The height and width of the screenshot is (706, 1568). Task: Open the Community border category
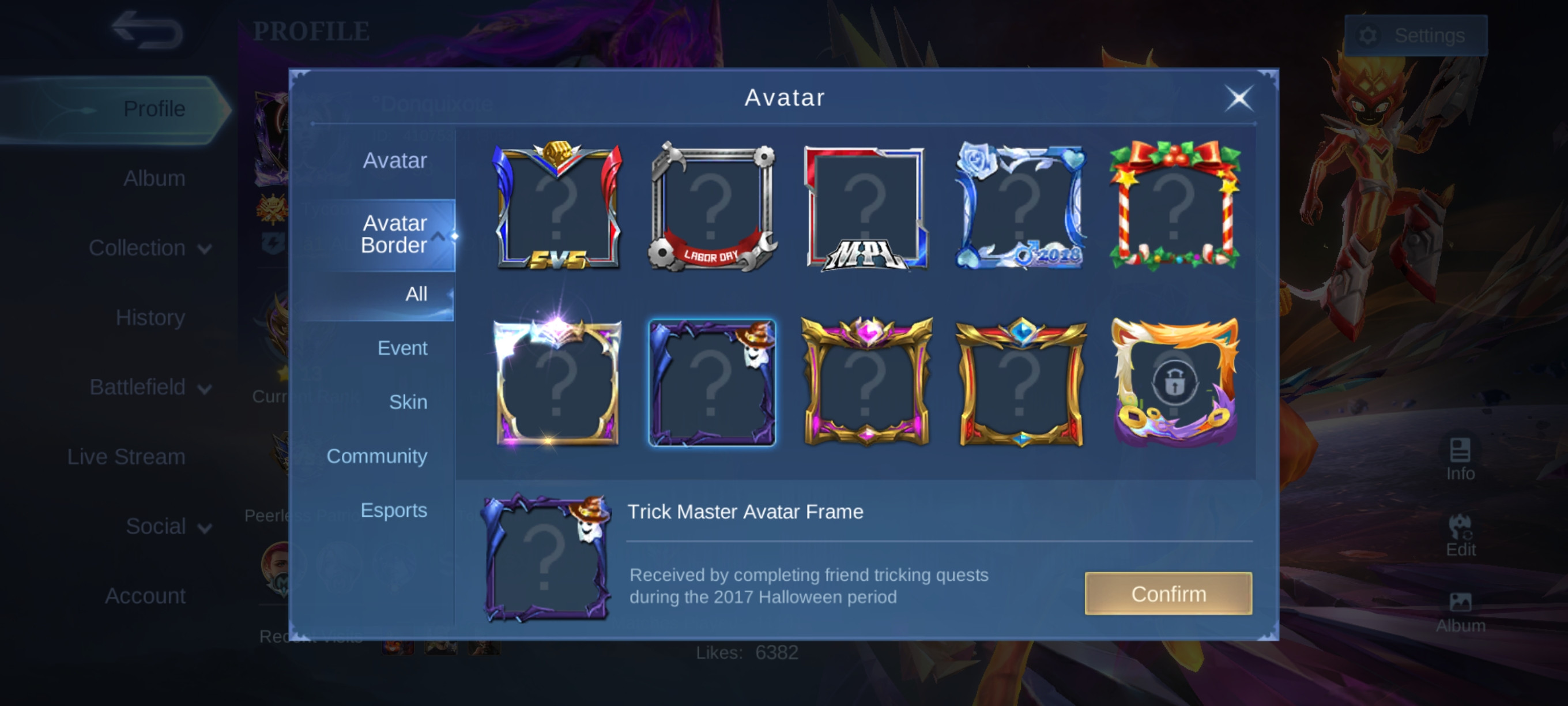coord(376,456)
